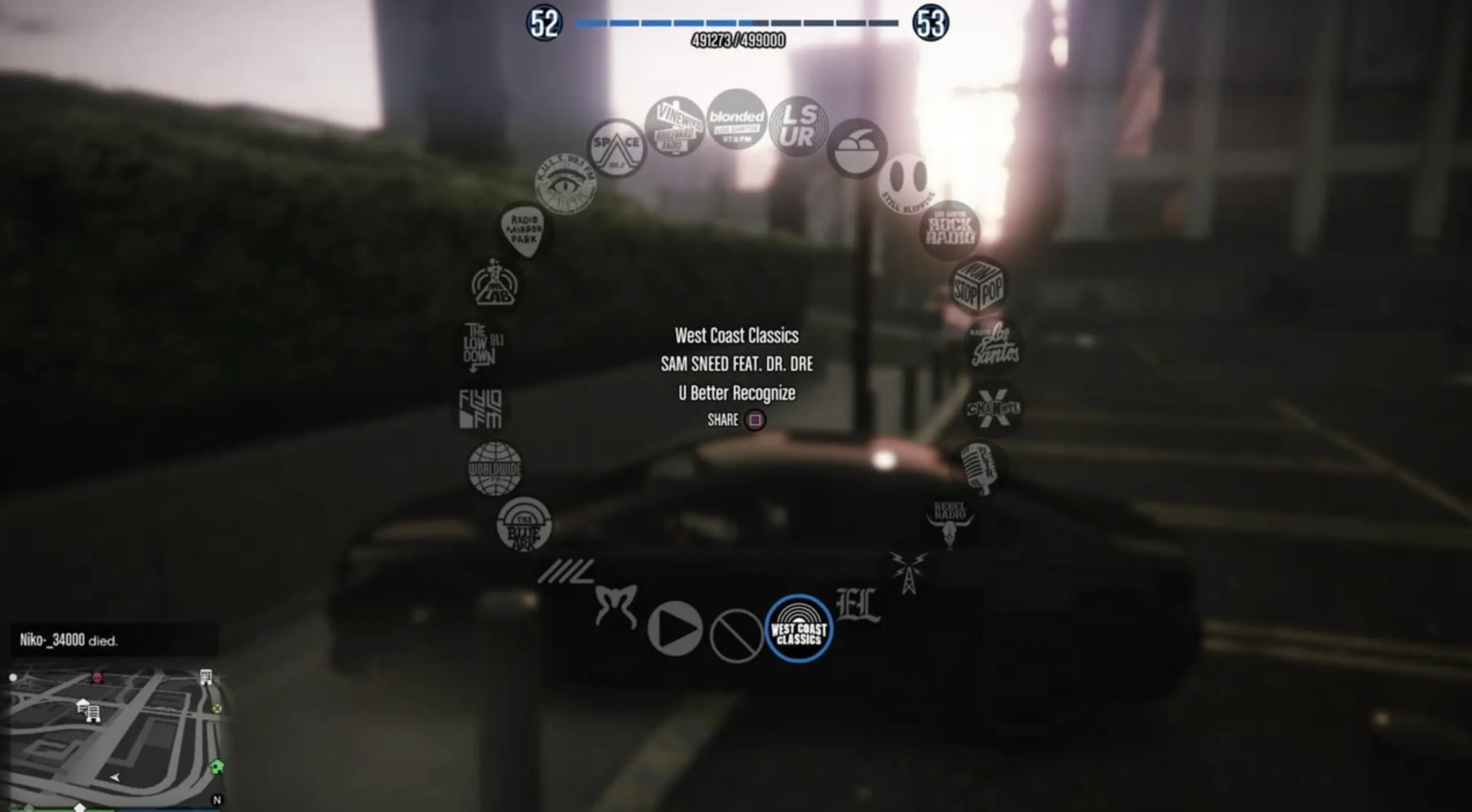Select The Lab radio station
The image size is (1472, 812).
coord(494,285)
